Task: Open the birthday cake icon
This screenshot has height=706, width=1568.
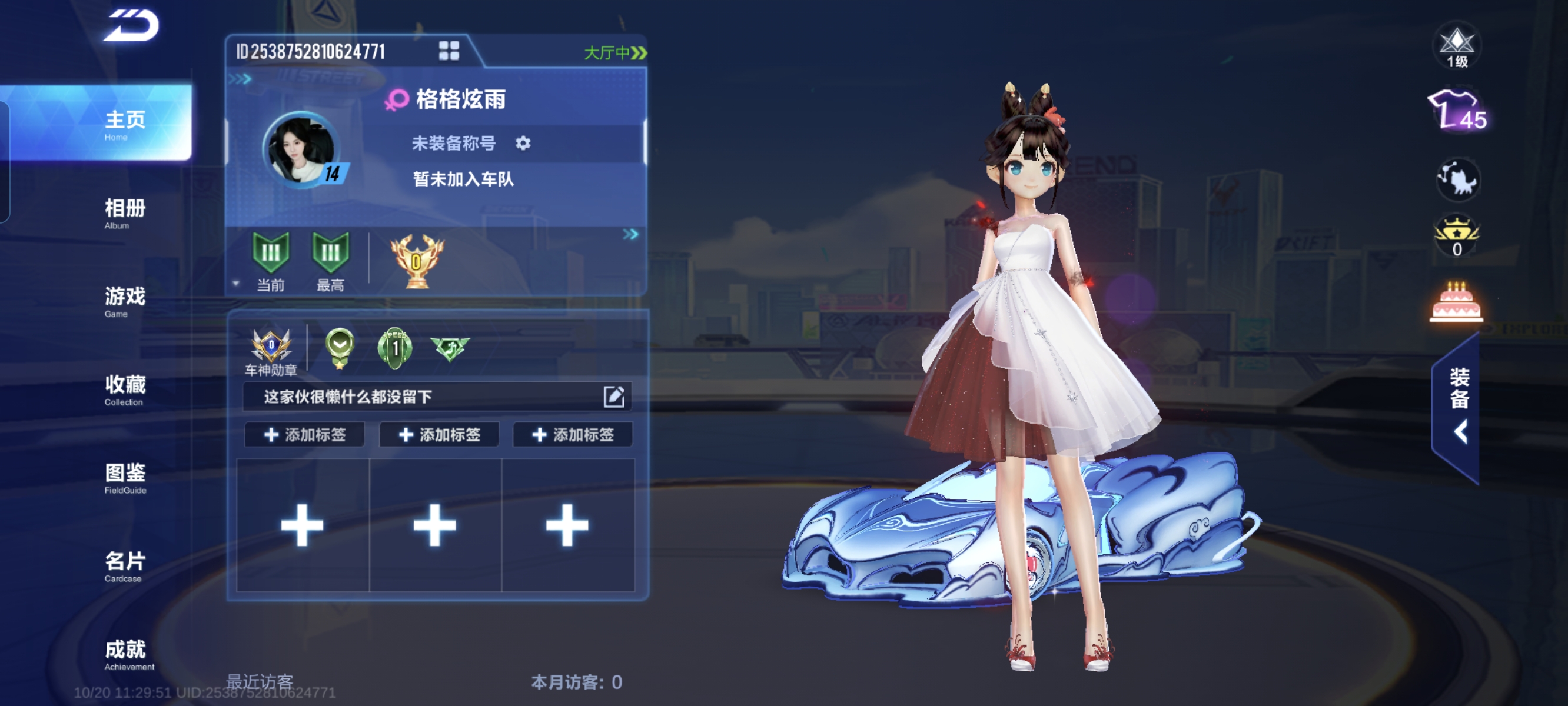Action: pyautogui.click(x=1456, y=302)
